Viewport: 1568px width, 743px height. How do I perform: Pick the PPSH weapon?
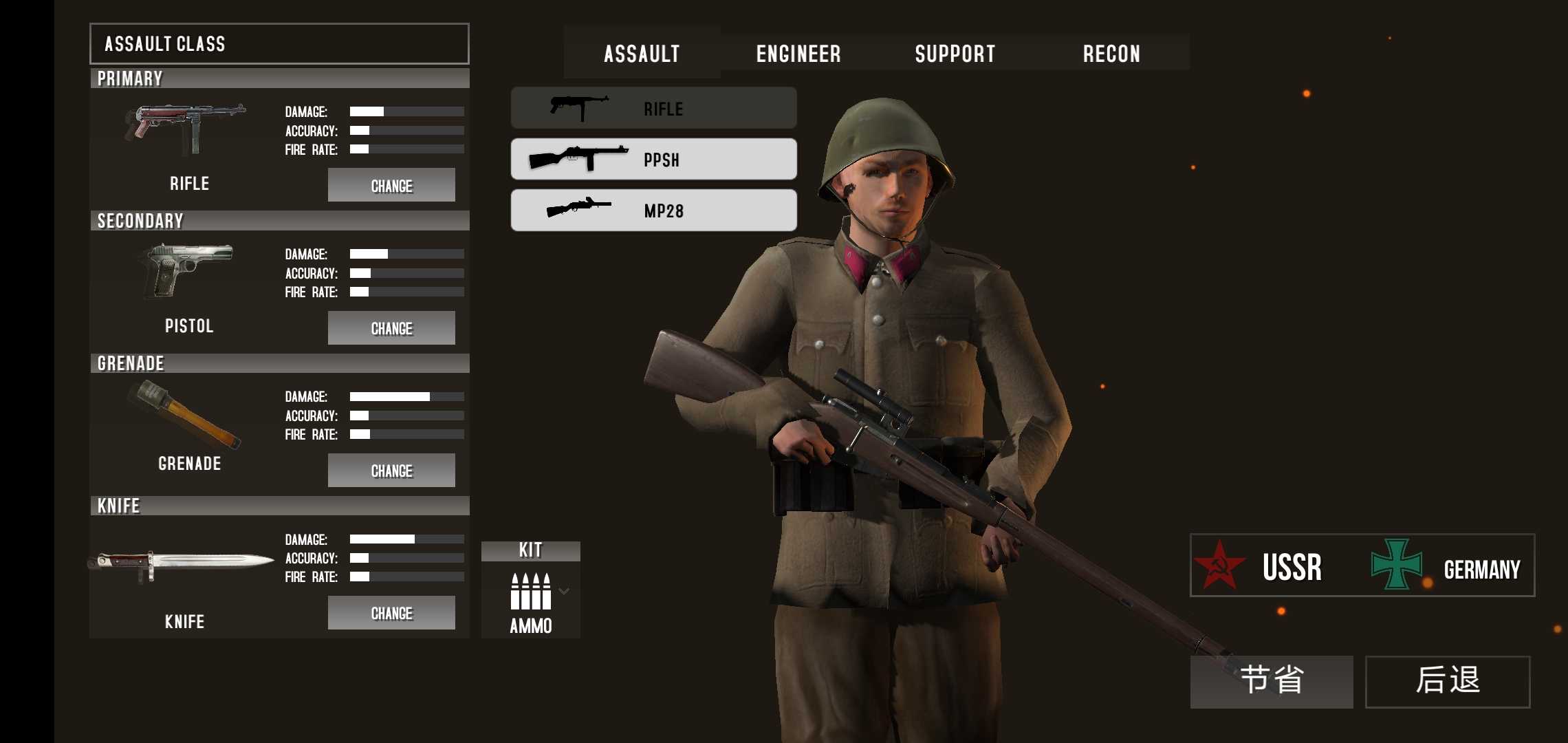[x=653, y=160]
